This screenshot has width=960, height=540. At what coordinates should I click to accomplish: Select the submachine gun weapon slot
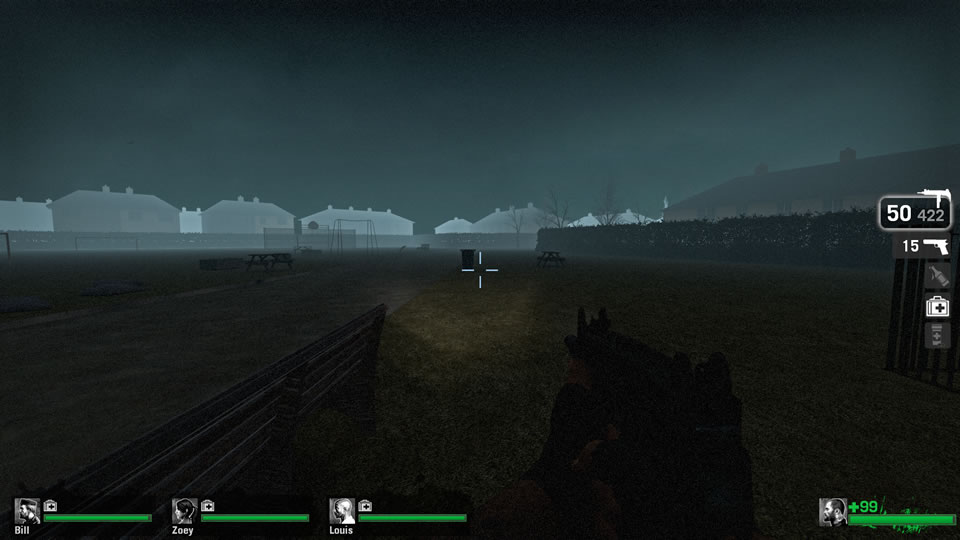916,211
